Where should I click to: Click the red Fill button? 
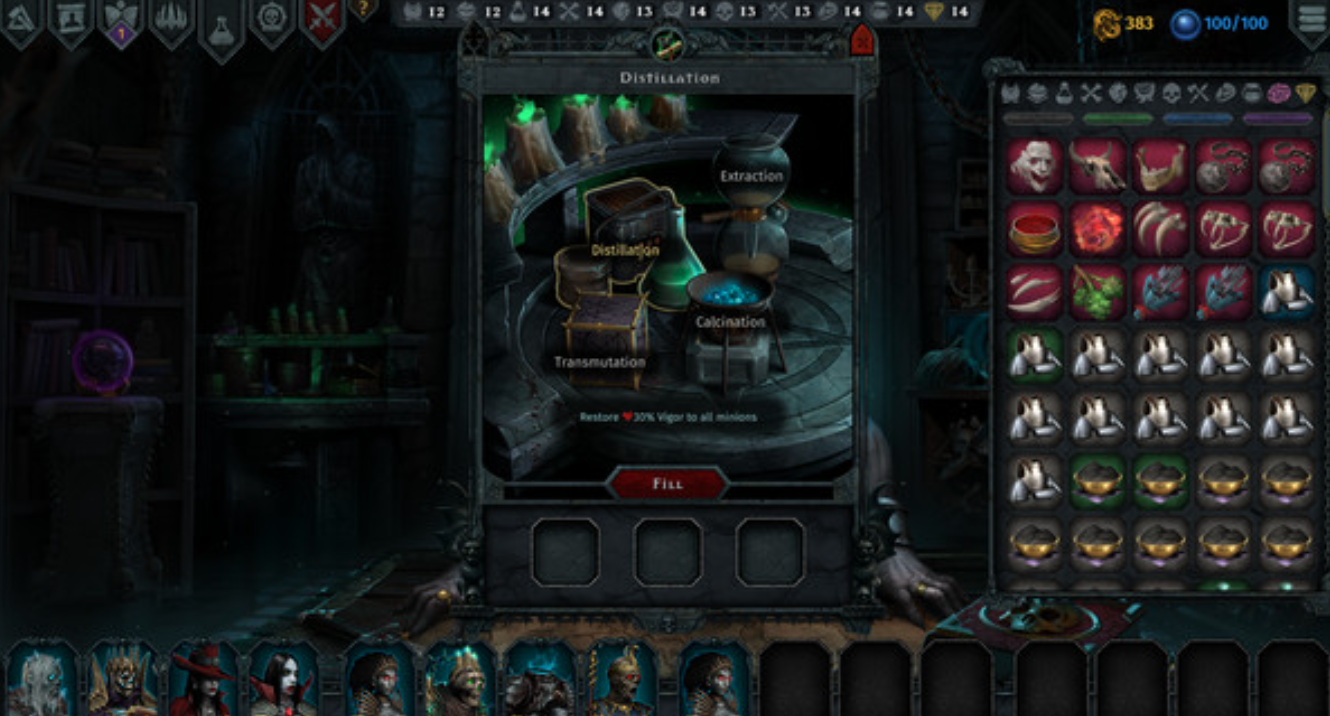click(x=667, y=484)
